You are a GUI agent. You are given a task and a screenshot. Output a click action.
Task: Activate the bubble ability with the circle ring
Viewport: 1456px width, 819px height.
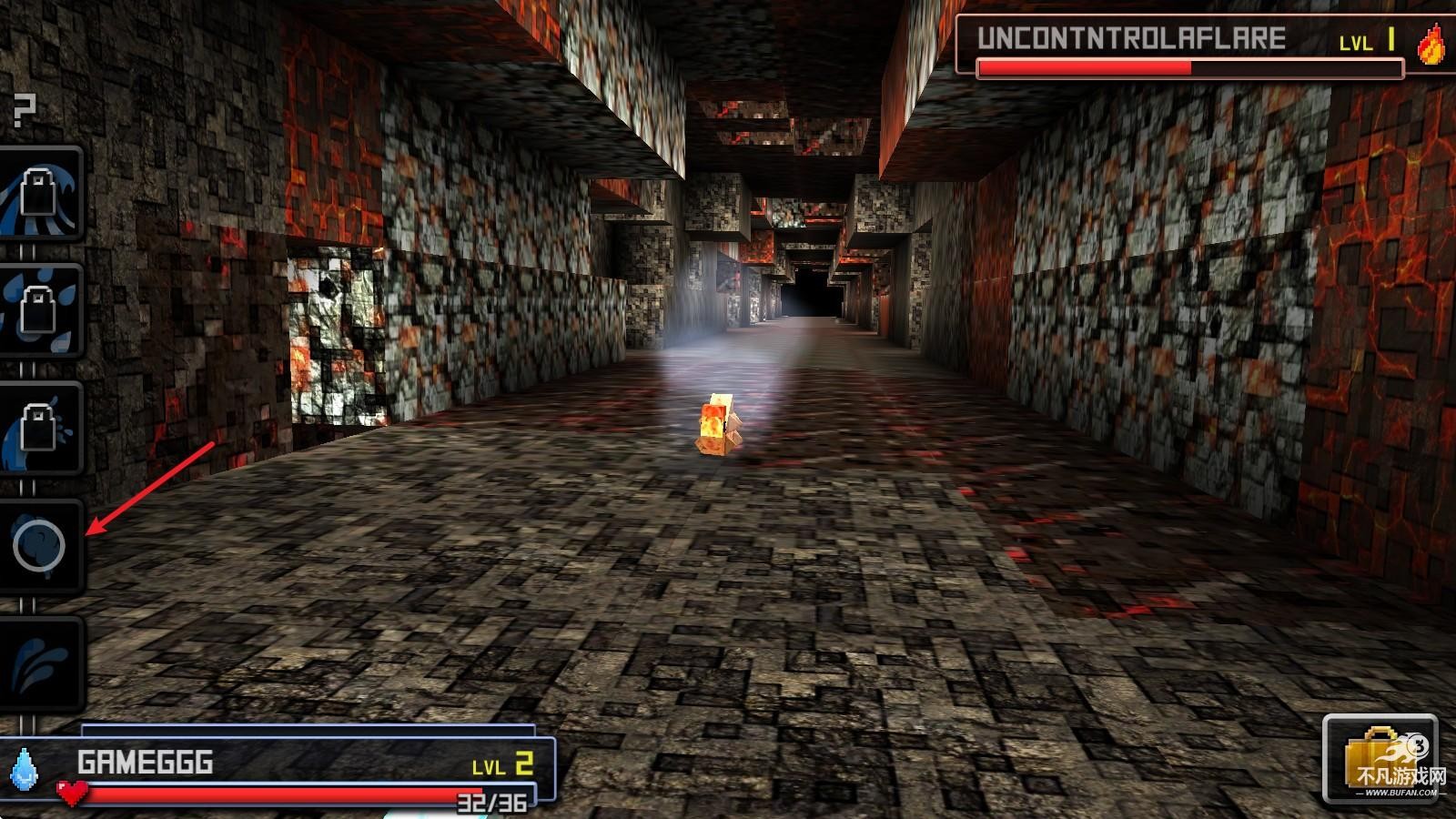(40, 546)
